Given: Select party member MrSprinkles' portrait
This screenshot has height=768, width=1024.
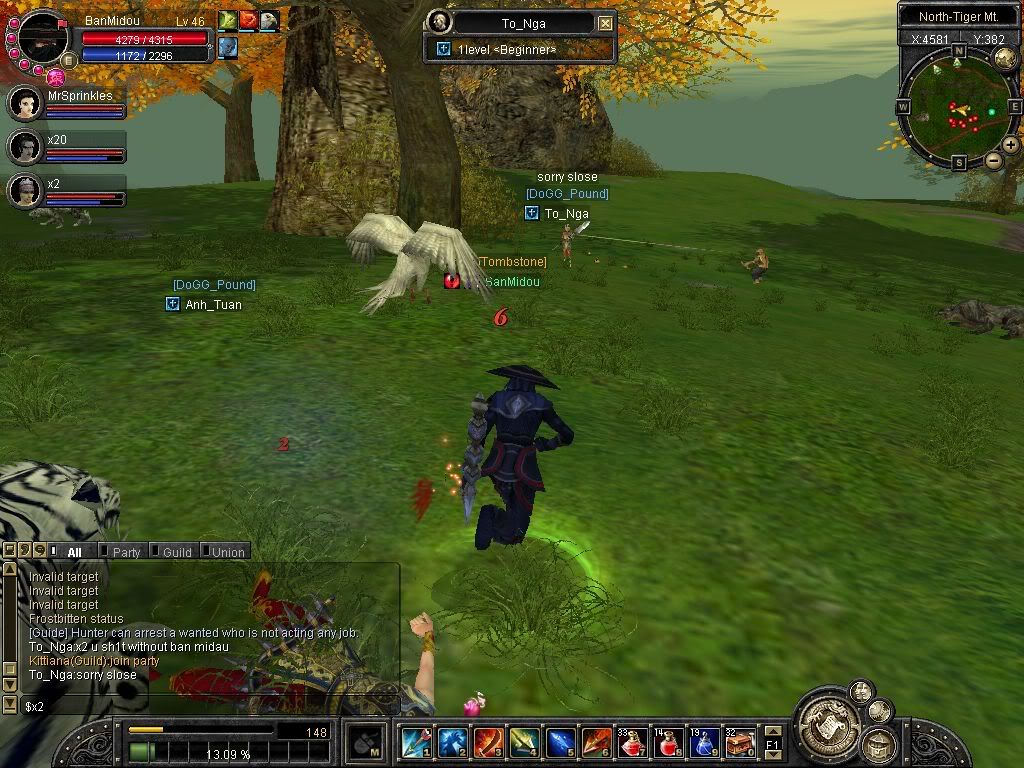Looking at the screenshot, I should pos(25,104).
